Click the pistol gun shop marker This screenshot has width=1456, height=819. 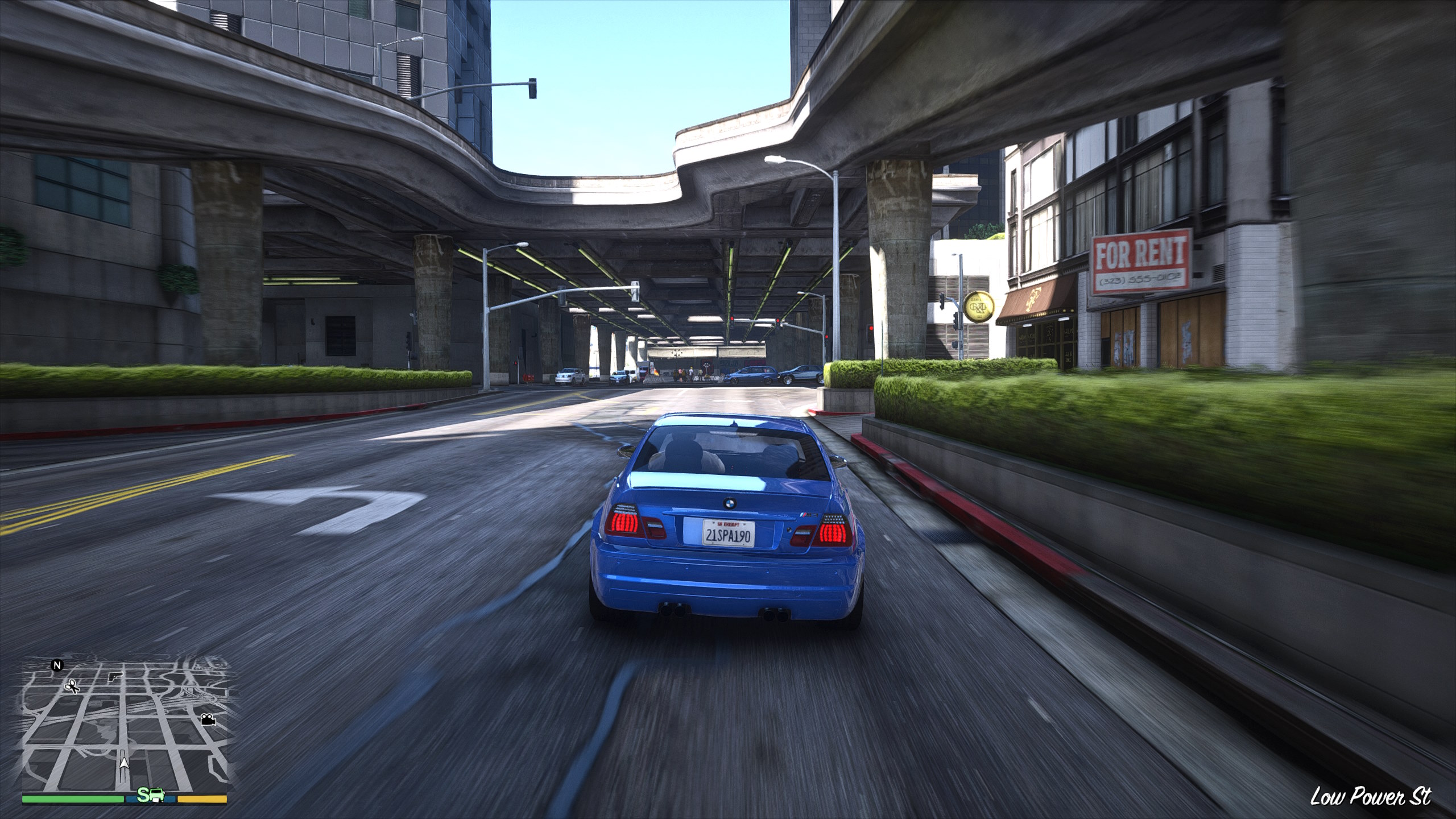point(115,677)
